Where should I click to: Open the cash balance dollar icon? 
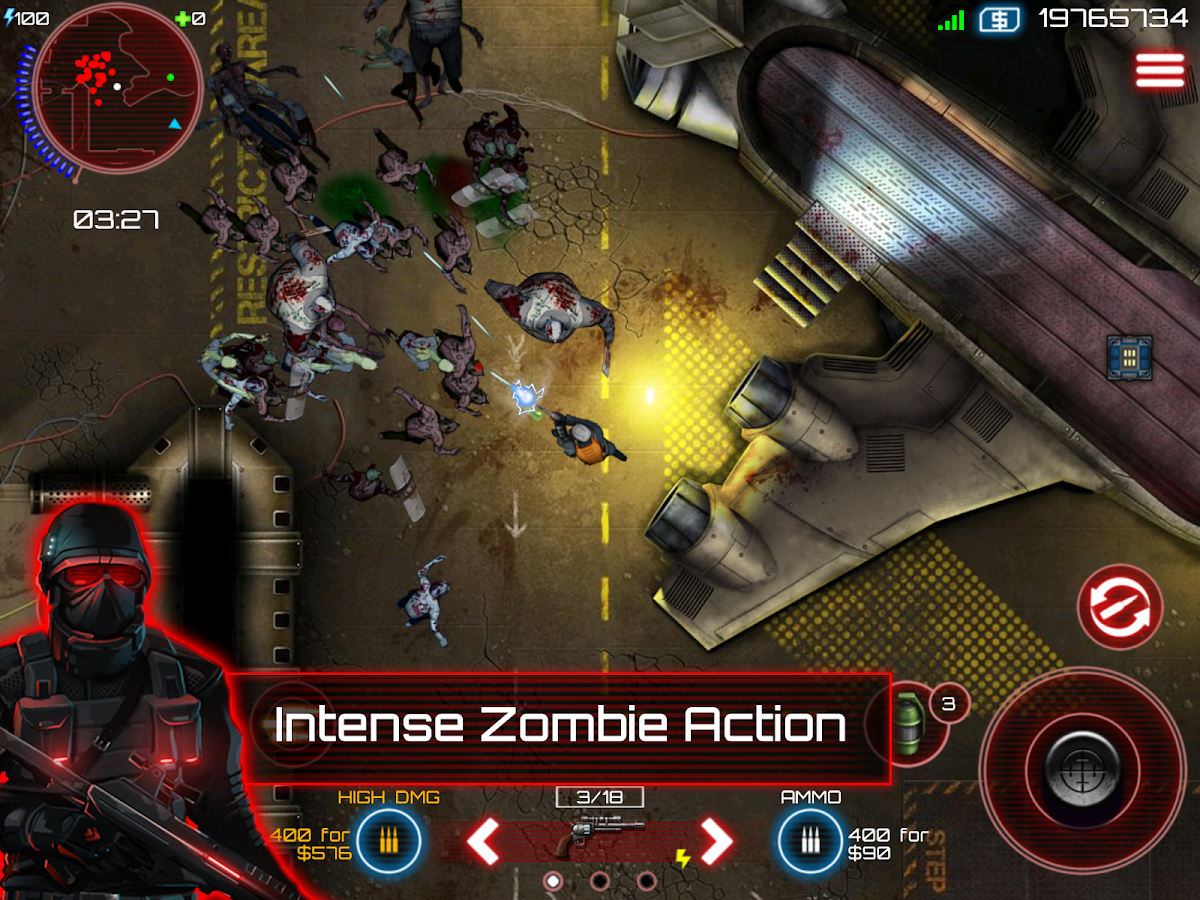pos(998,19)
